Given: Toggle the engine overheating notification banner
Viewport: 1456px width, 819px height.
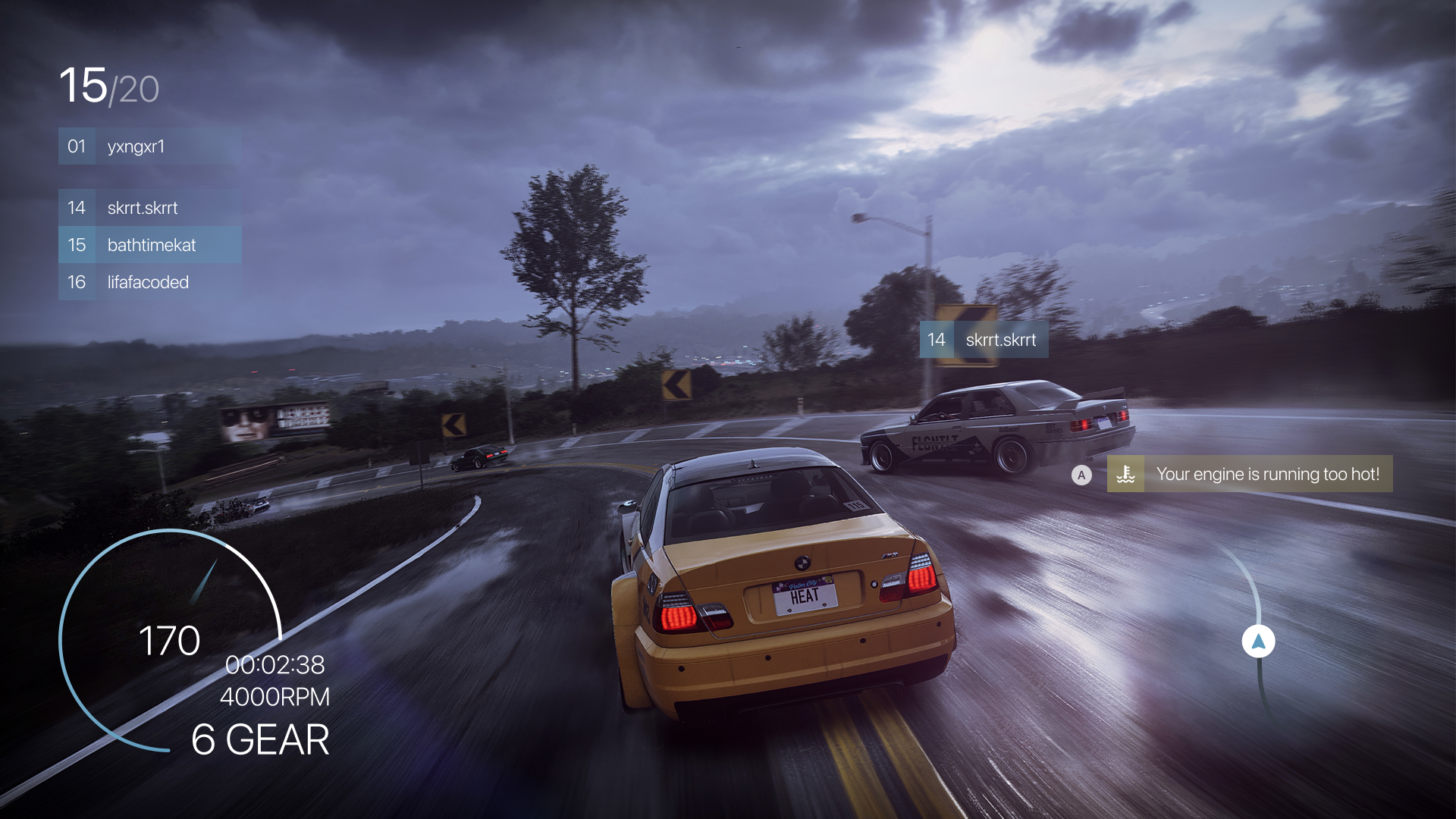Looking at the screenshot, I should click(1249, 474).
